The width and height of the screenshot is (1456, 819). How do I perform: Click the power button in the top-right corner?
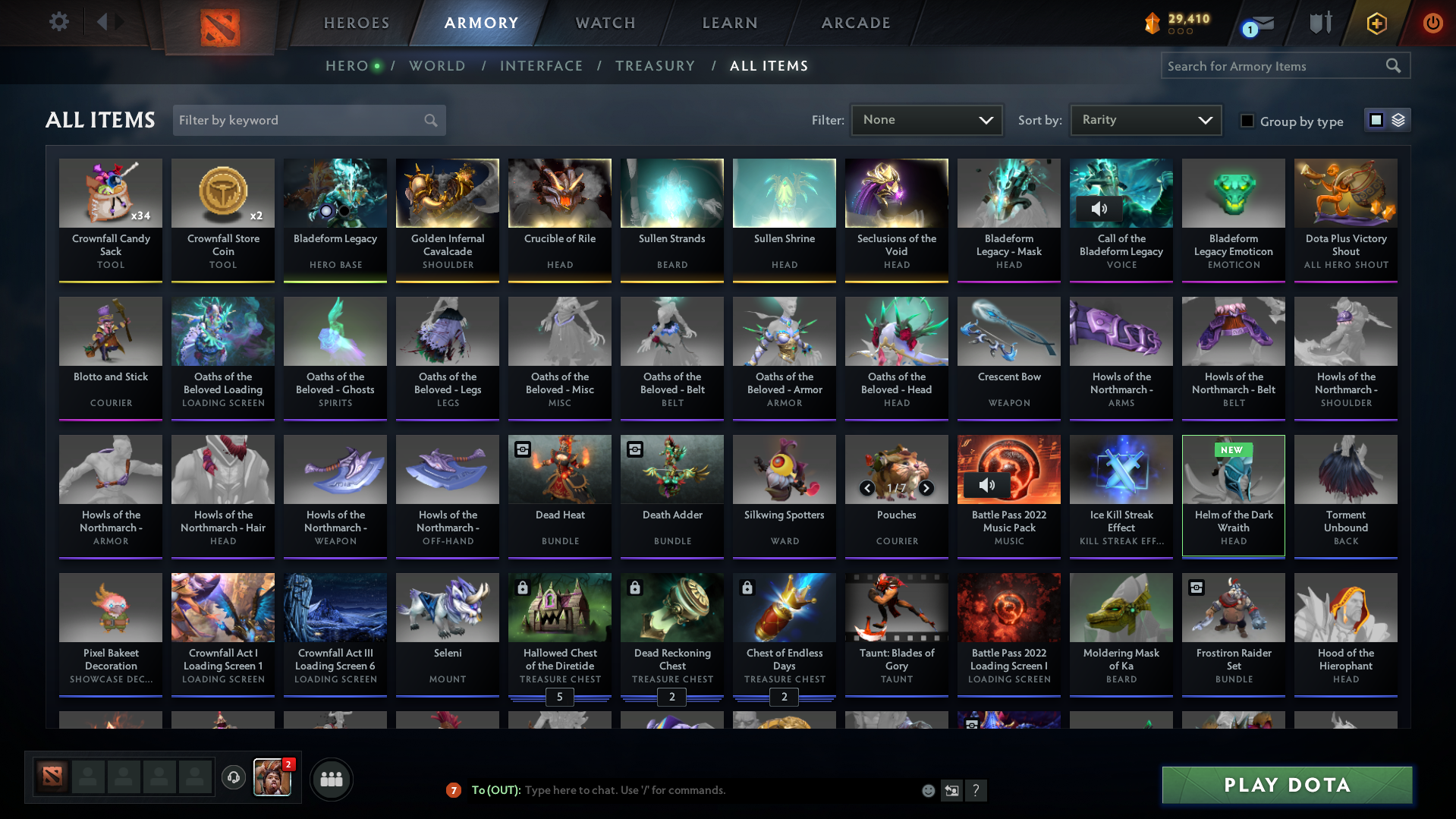click(1432, 22)
